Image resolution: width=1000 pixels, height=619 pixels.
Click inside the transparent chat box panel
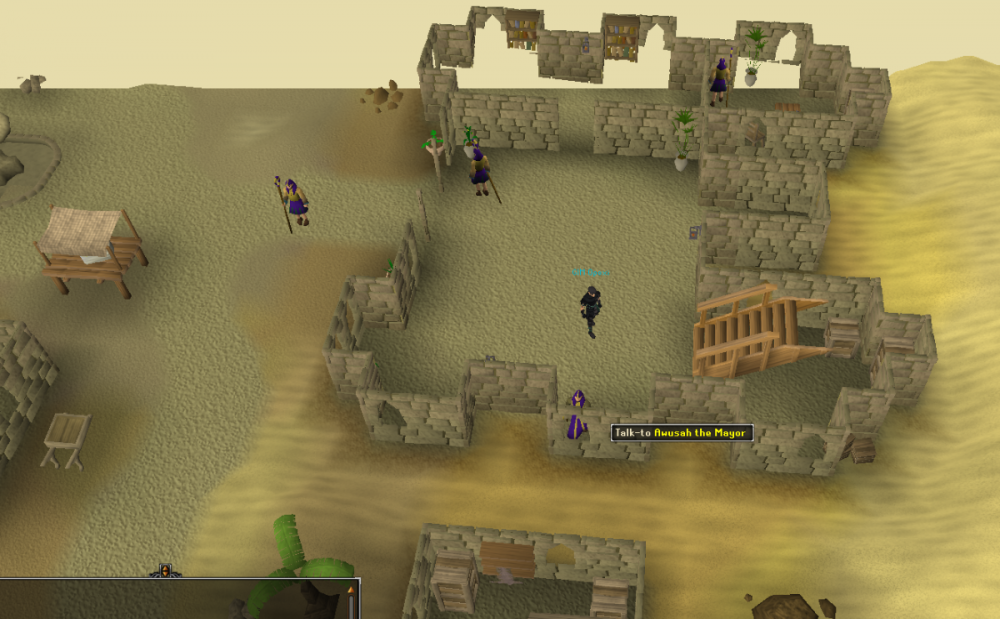click(x=150, y=602)
